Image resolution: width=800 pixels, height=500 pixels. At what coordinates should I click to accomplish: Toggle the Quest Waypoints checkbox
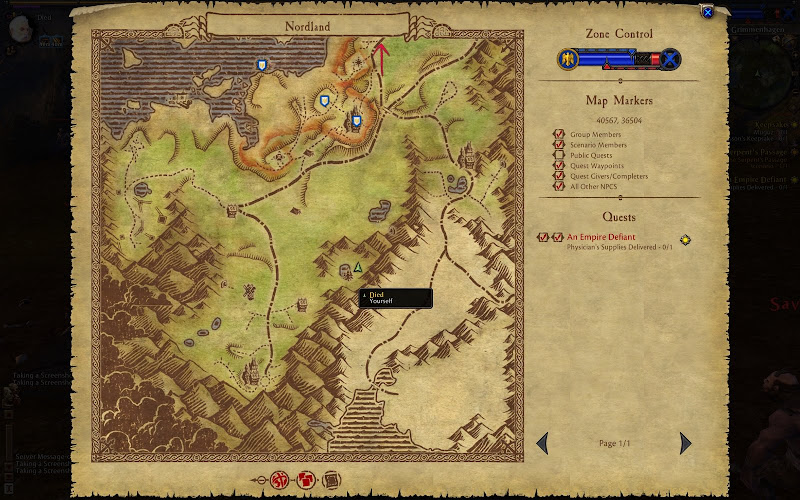[560, 166]
